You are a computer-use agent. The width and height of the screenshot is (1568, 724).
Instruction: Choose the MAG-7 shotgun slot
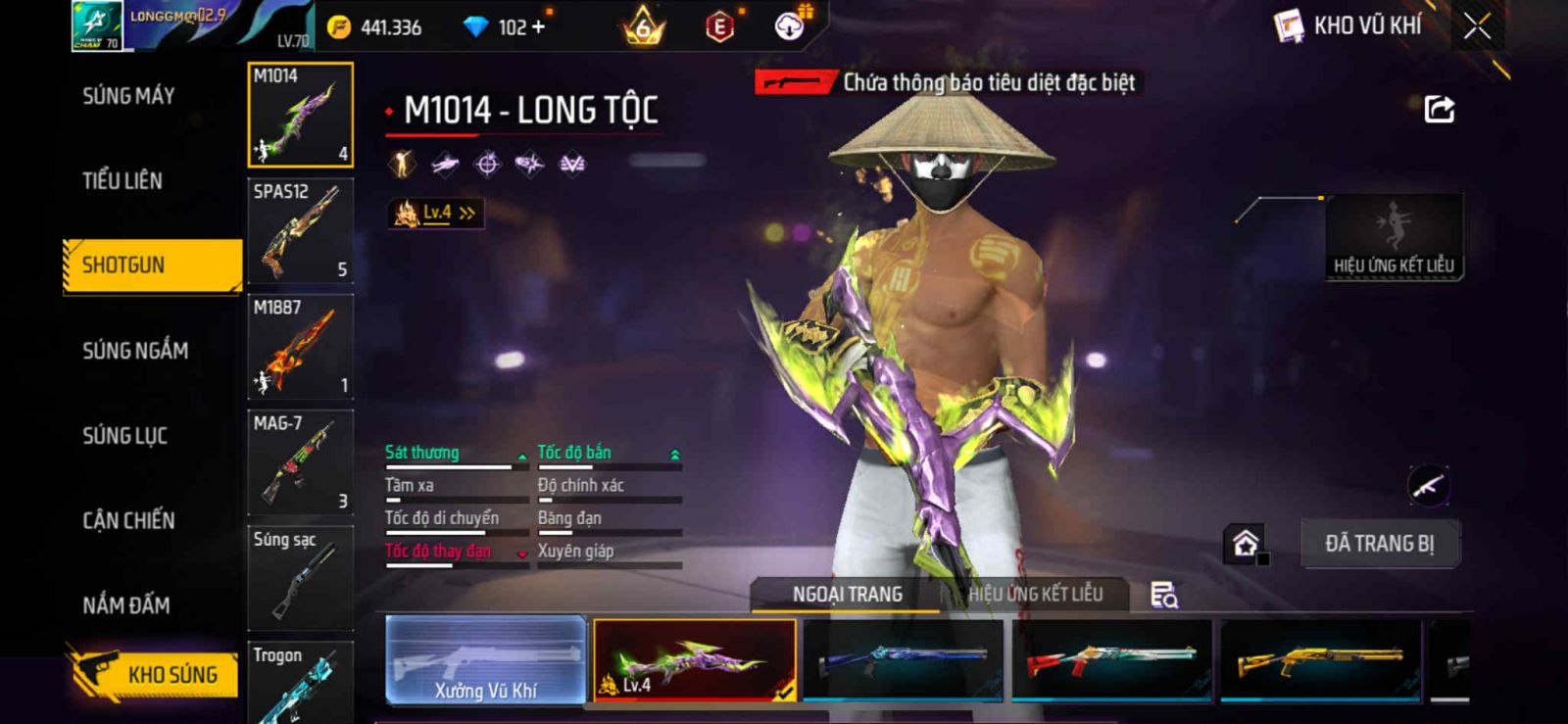[x=300, y=462]
